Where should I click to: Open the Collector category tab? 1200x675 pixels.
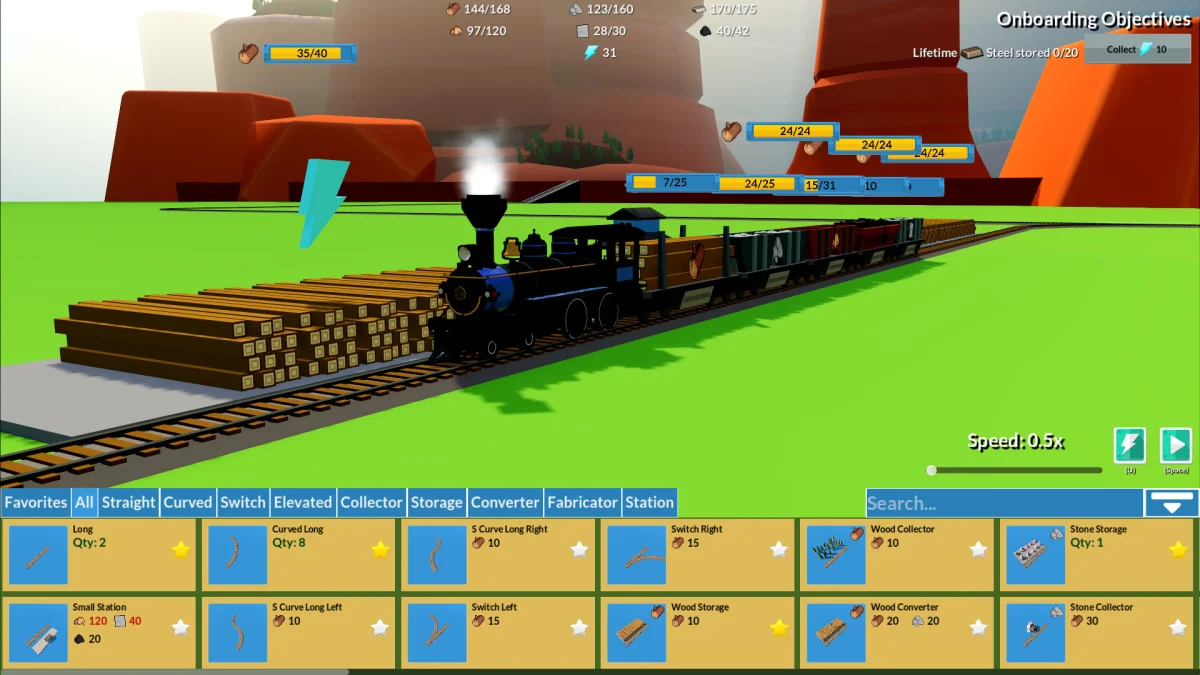click(x=371, y=502)
